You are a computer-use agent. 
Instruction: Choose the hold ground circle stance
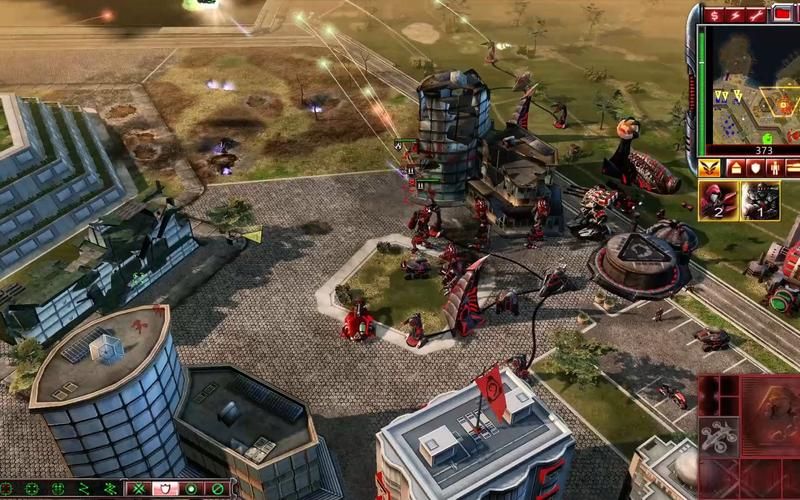pyautogui.click(x=191, y=489)
